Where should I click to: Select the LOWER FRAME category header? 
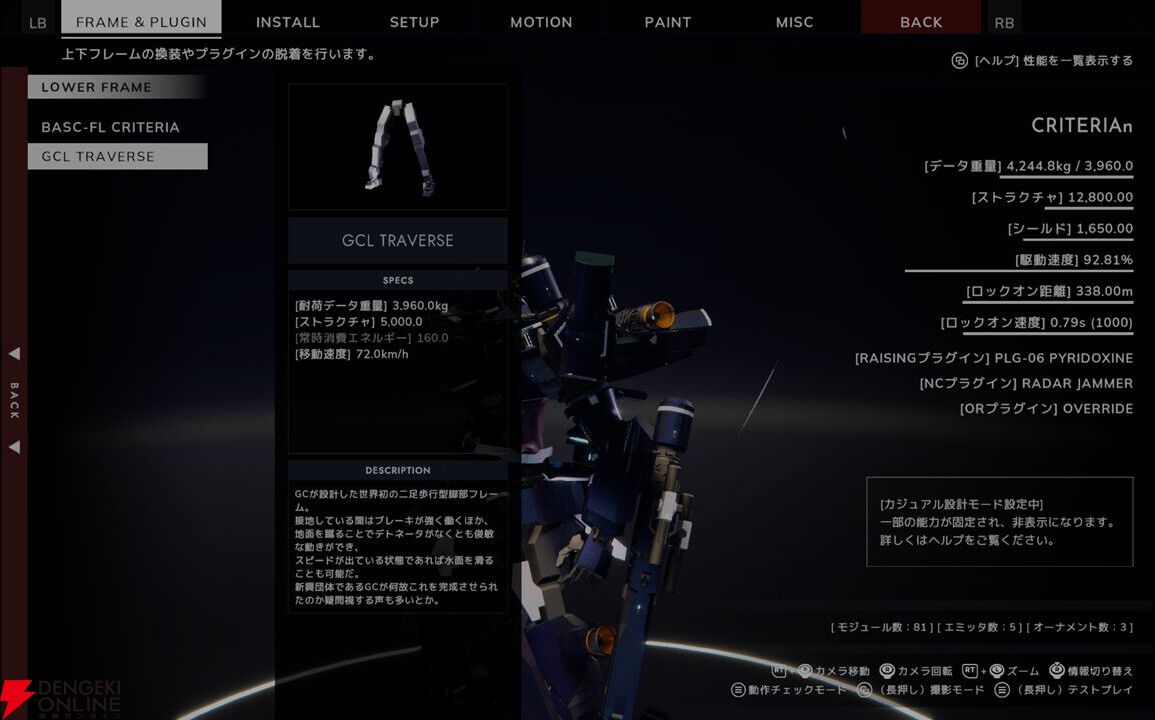[x=117, y=87]
